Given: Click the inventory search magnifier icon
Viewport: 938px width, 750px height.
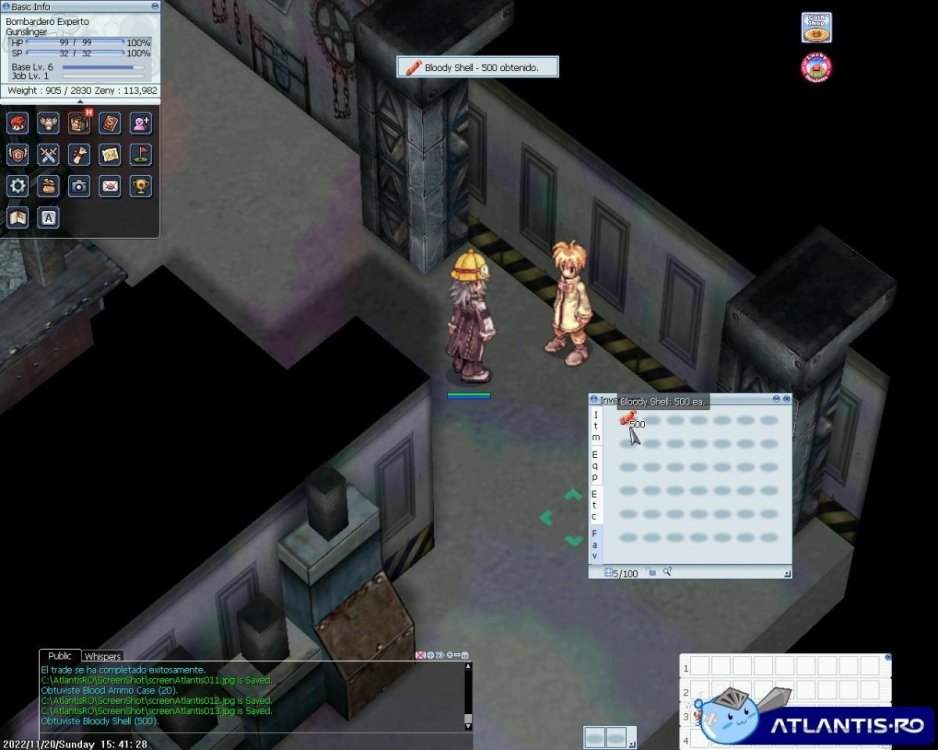Looking at the screenshot, I should click(x=667, y=572).
